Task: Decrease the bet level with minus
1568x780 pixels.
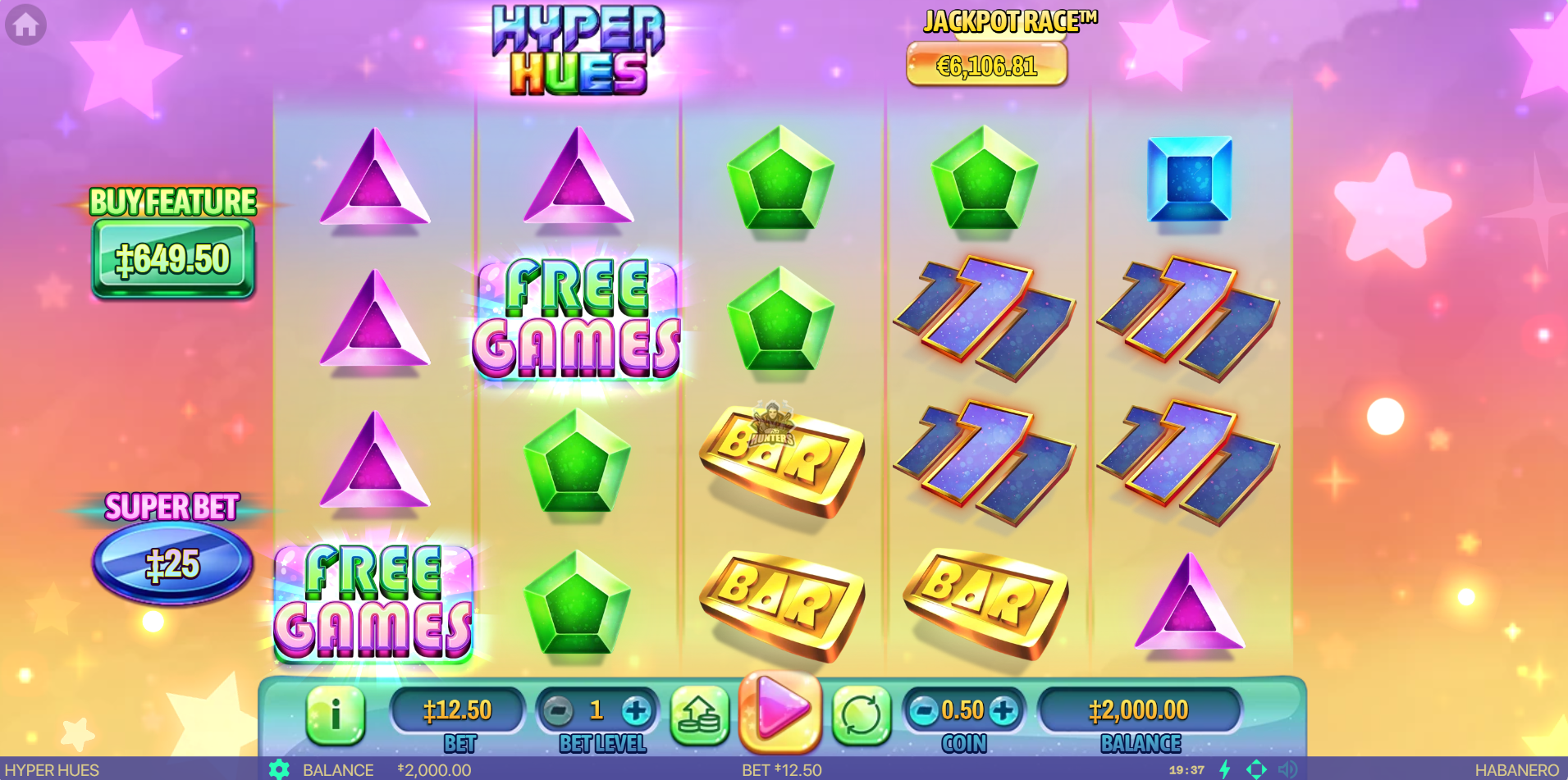Action: [x=558, y=710]
